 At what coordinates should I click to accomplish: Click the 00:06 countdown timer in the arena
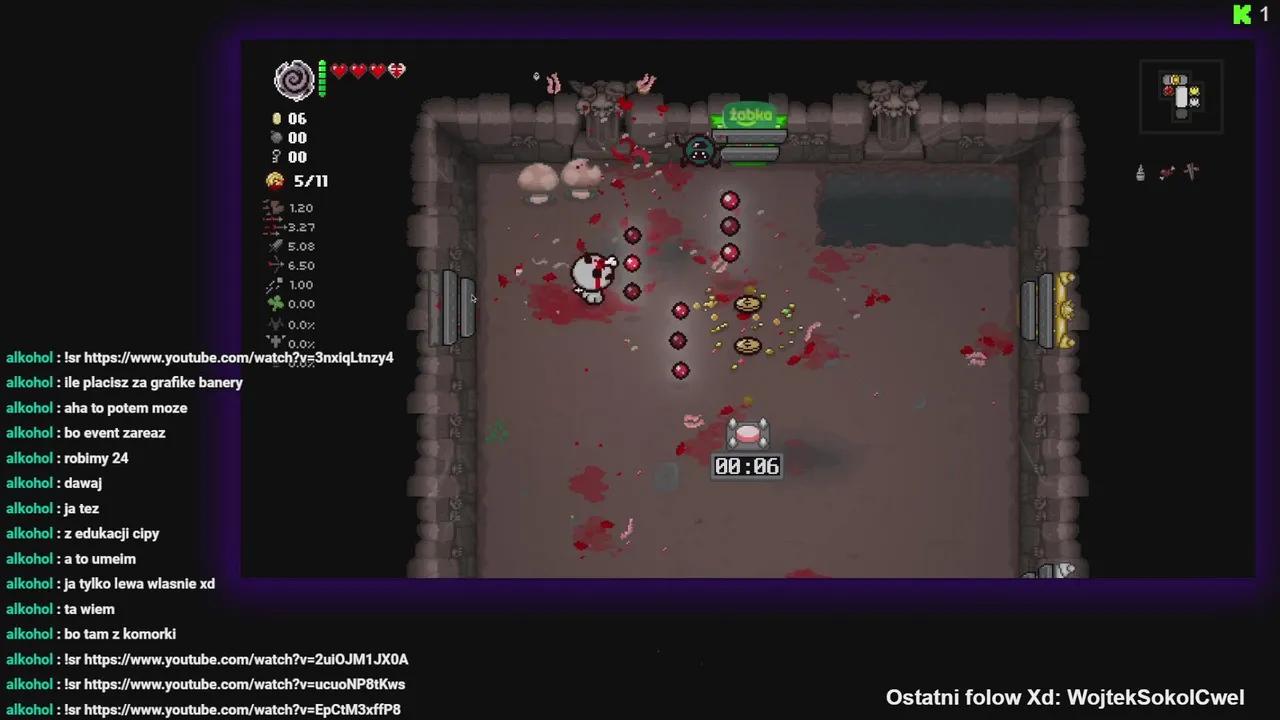pos(746,465)
